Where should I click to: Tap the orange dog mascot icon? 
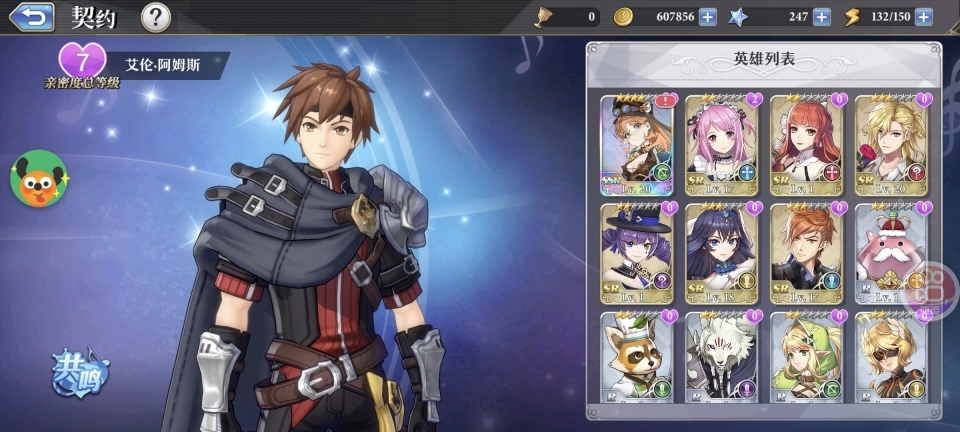coord(38,178)
